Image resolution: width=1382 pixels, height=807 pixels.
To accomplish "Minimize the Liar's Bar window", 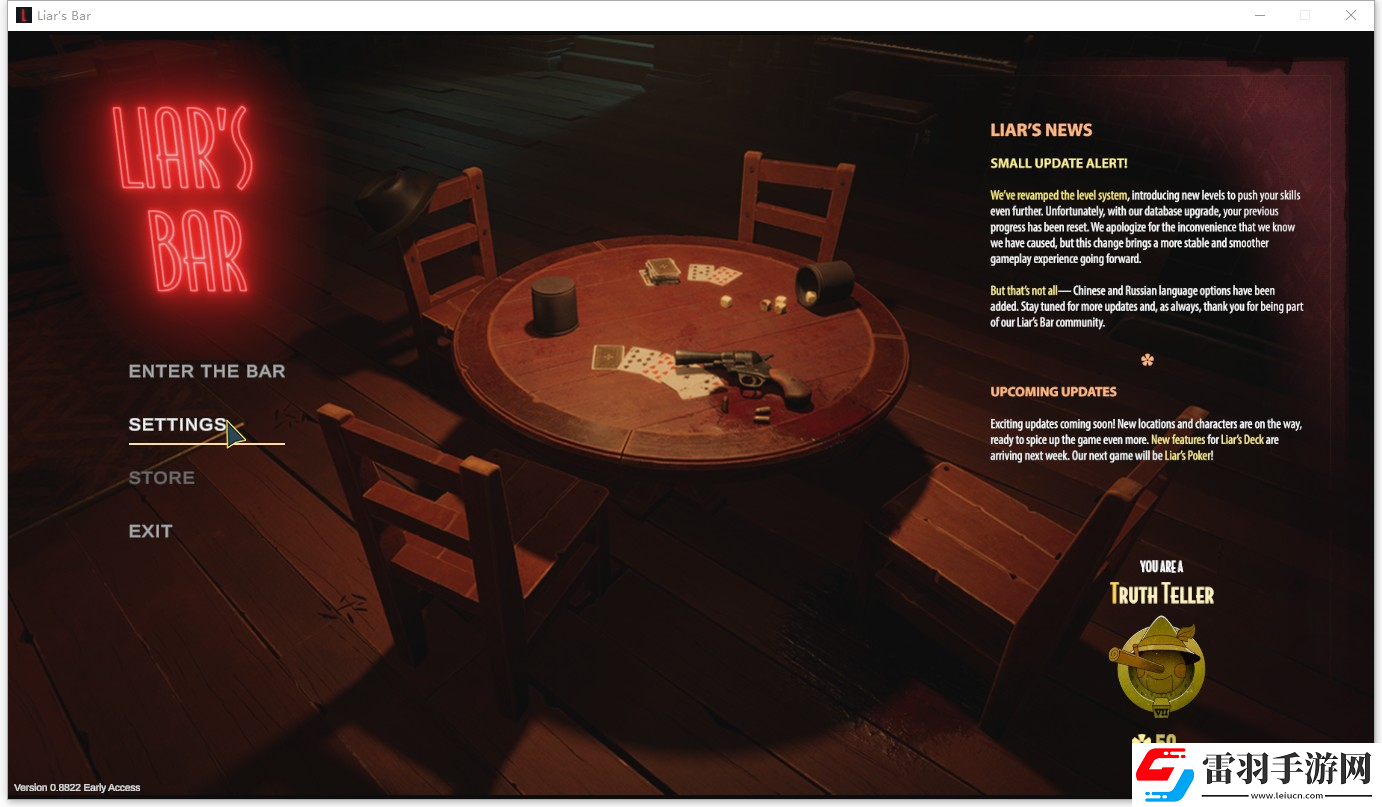I will 1259,15.
